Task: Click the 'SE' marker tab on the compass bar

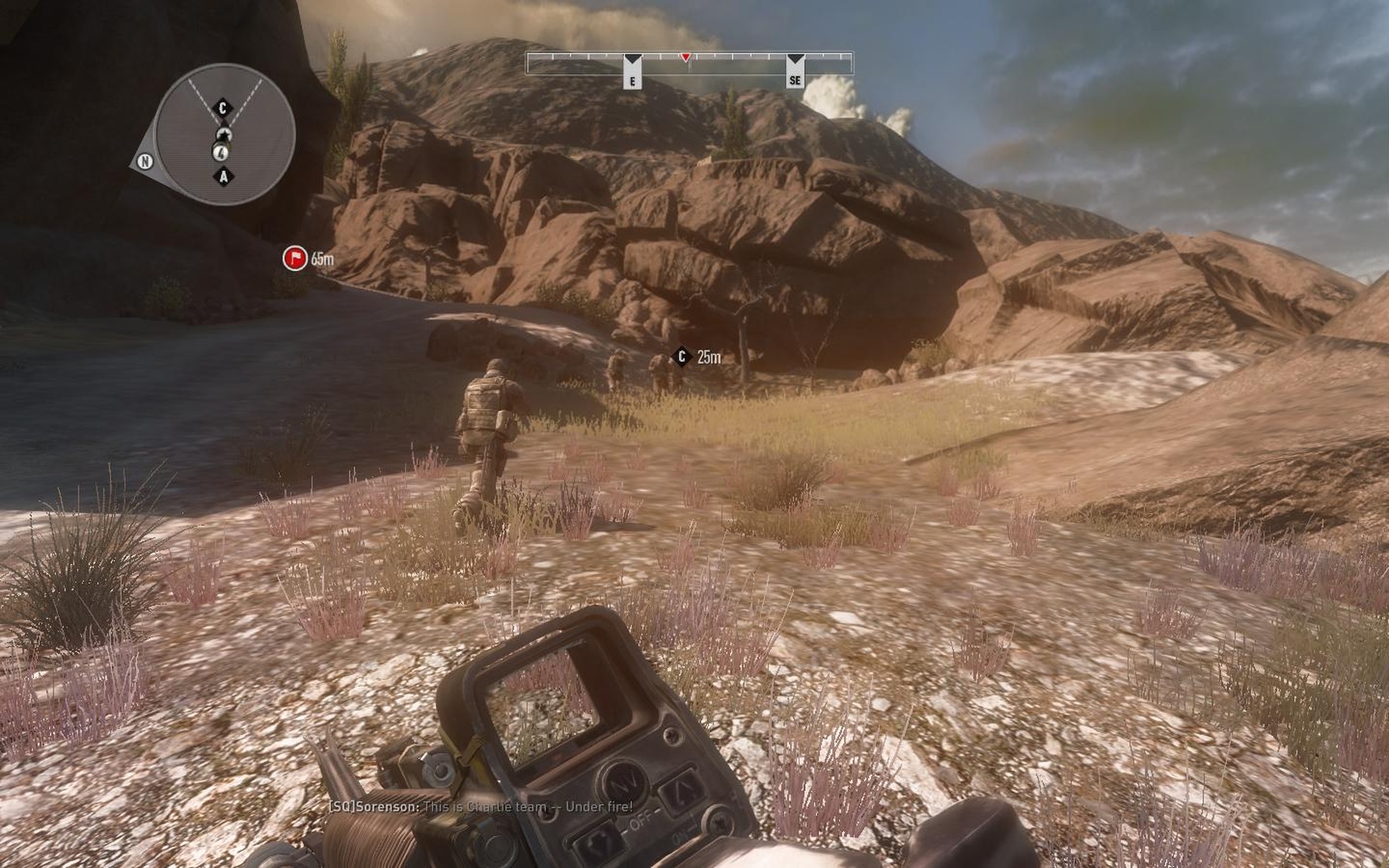Action: [794, 70]
